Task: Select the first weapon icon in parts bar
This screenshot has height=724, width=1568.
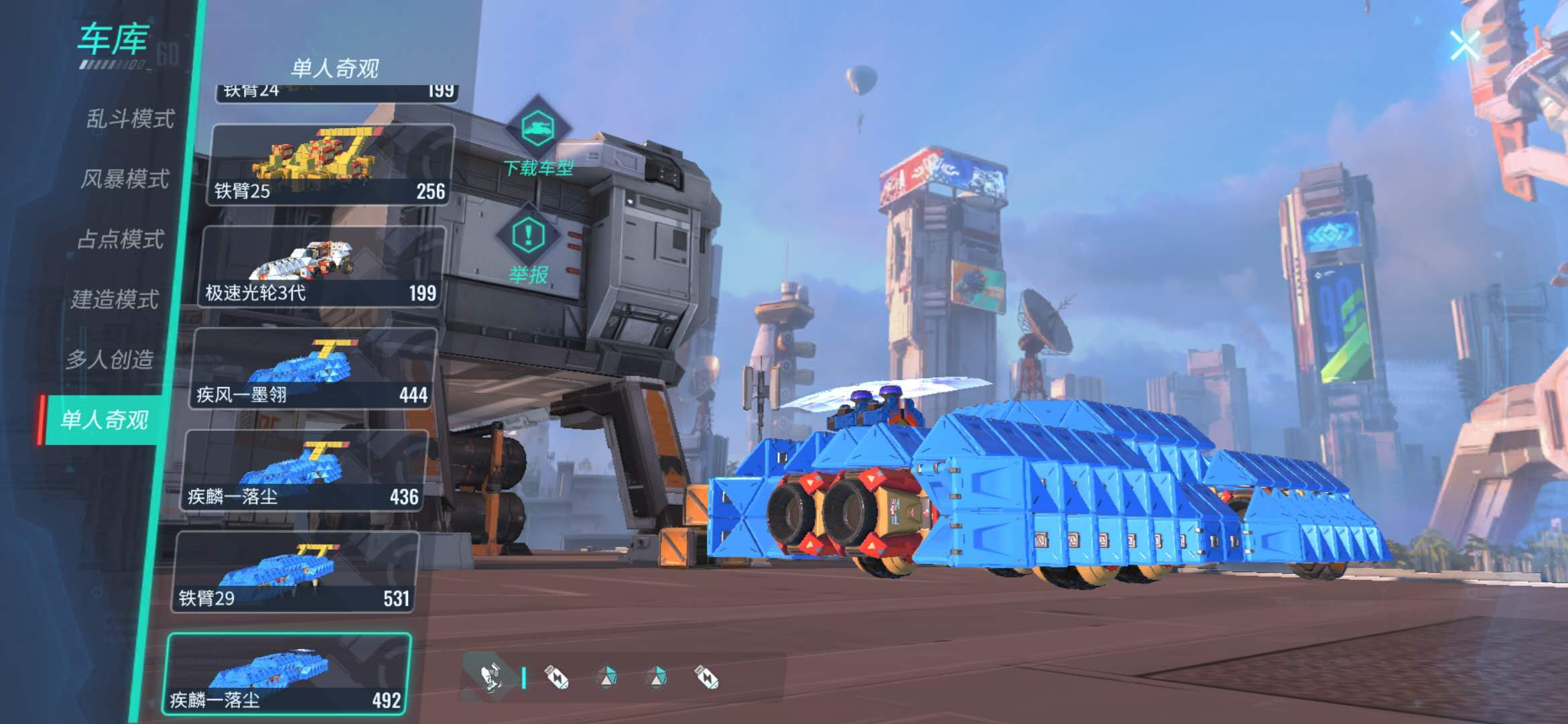Action: pyautogui.click(x=491, y=678)
